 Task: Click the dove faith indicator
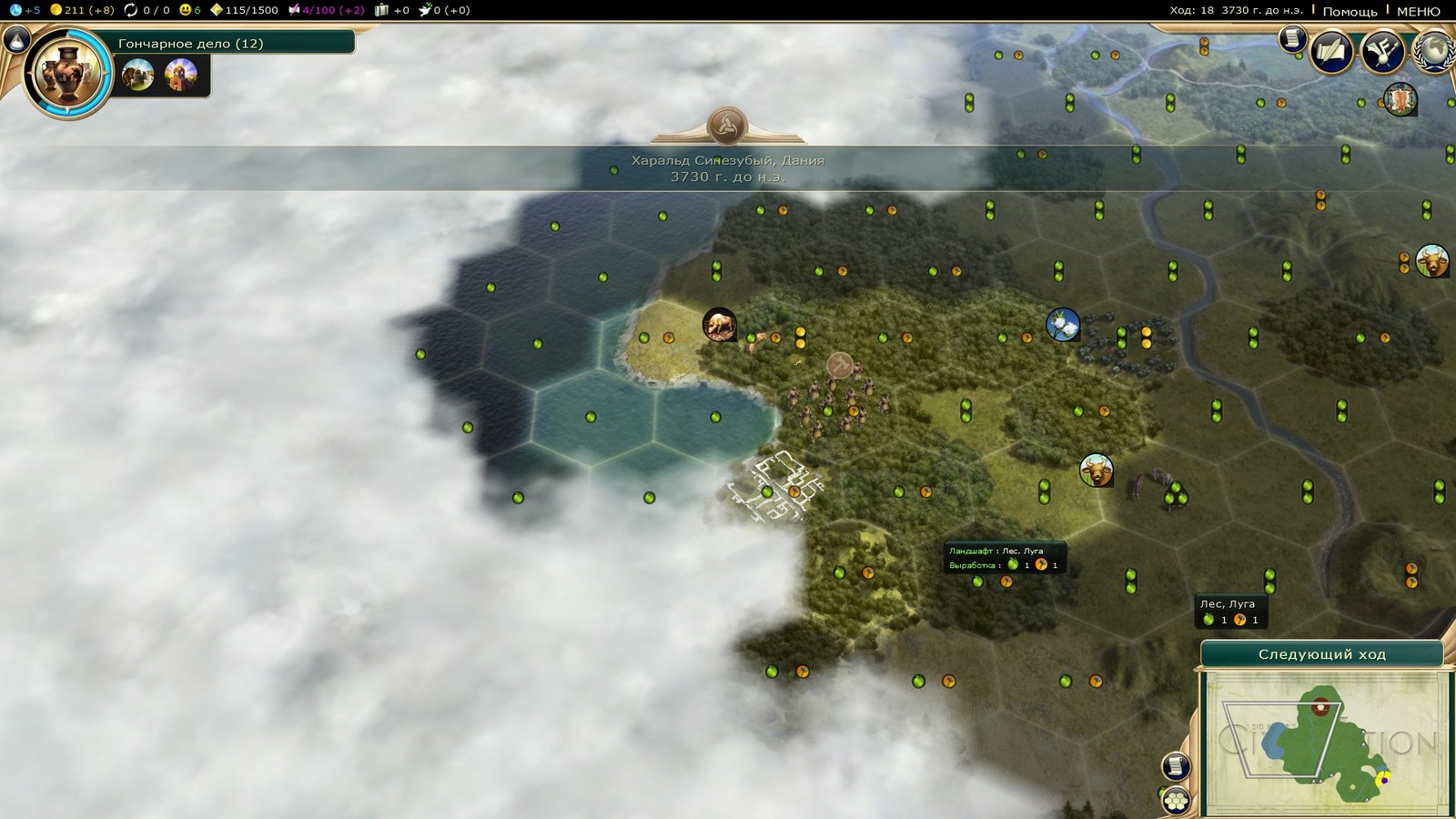pos(443,10)
